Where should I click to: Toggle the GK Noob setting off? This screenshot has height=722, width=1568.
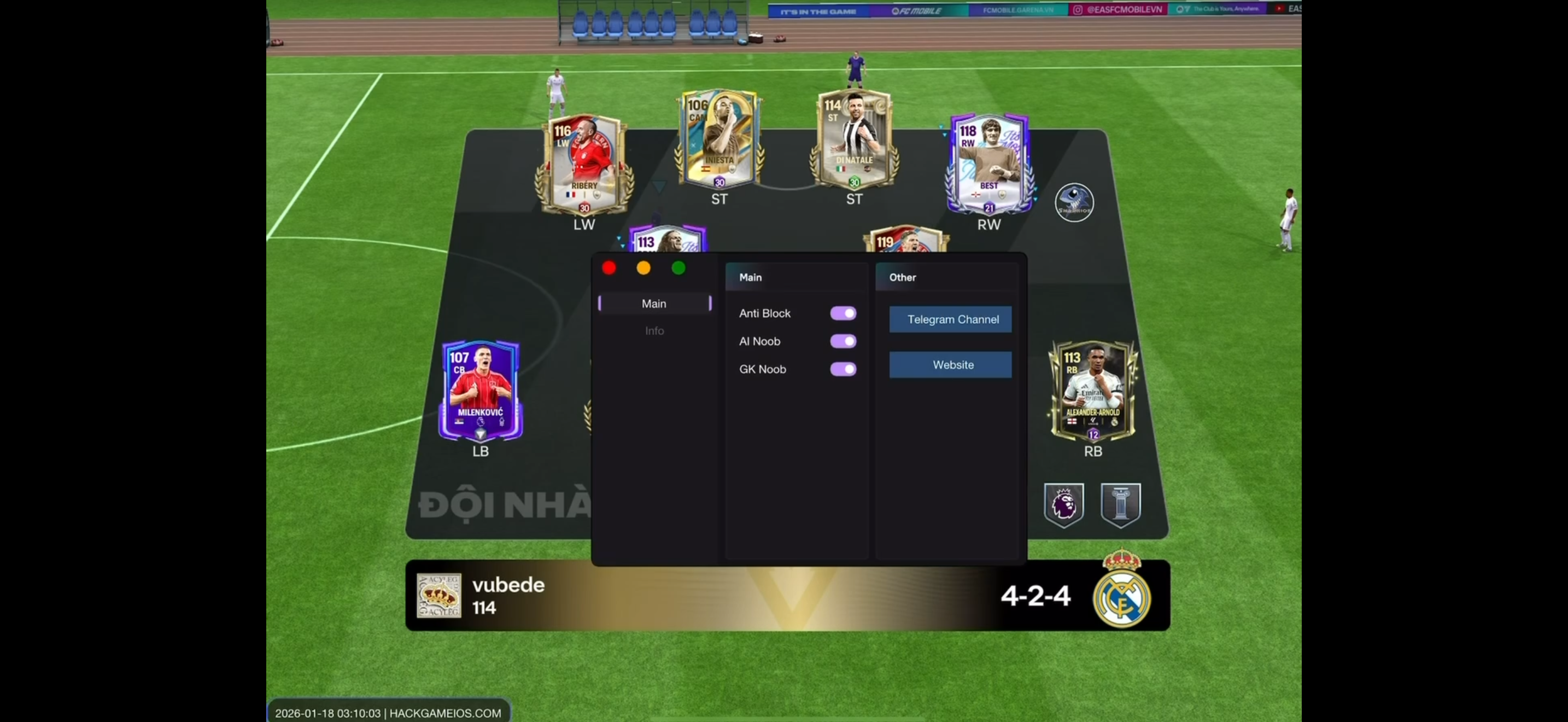click(843, 369)
